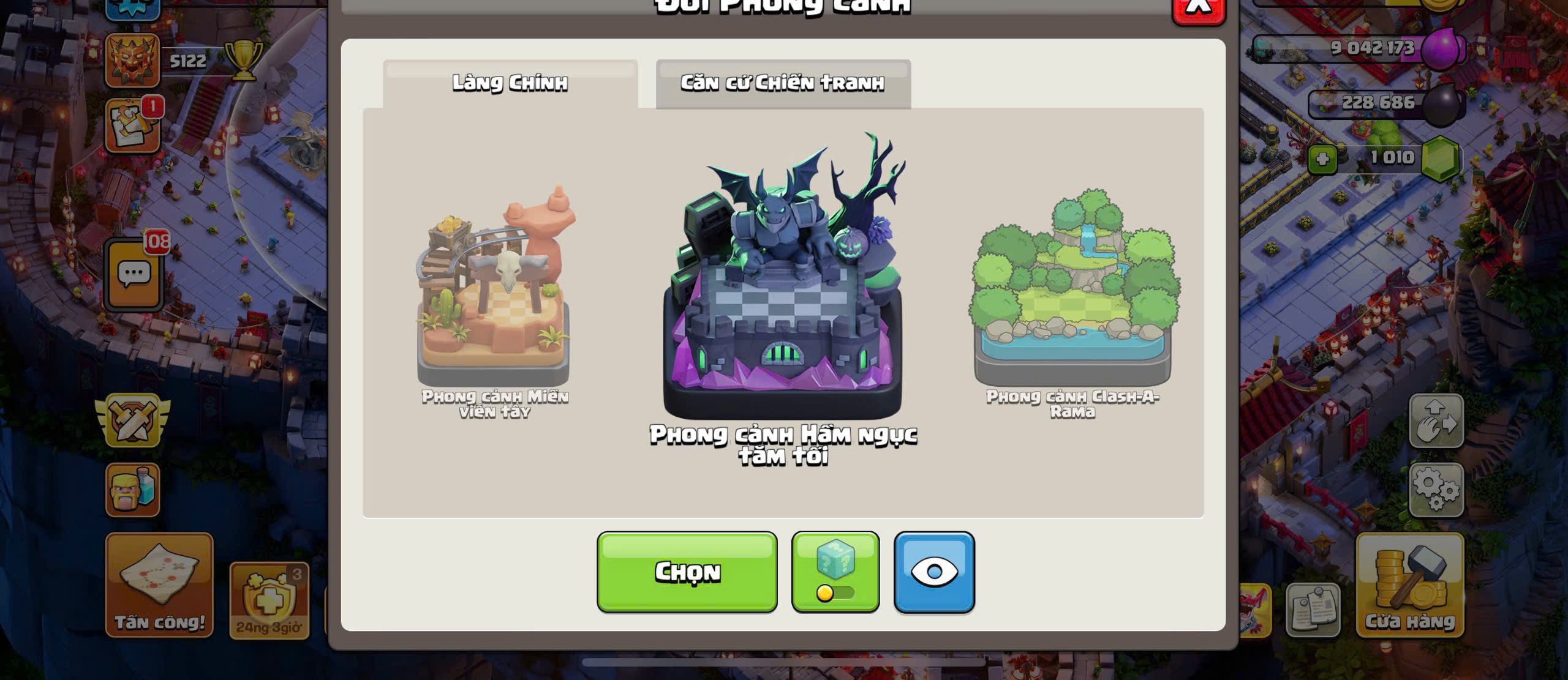Viewport: 1568px width, 680px height.
Task: Open the Căn Cứ Chiến Tranh tab
Action: (x=783, y=83)
